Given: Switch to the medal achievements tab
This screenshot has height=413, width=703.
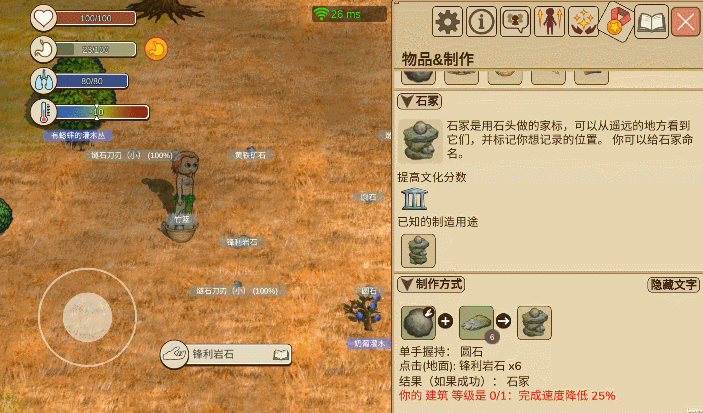Looking at the screenshot, I should coord(618,22).
